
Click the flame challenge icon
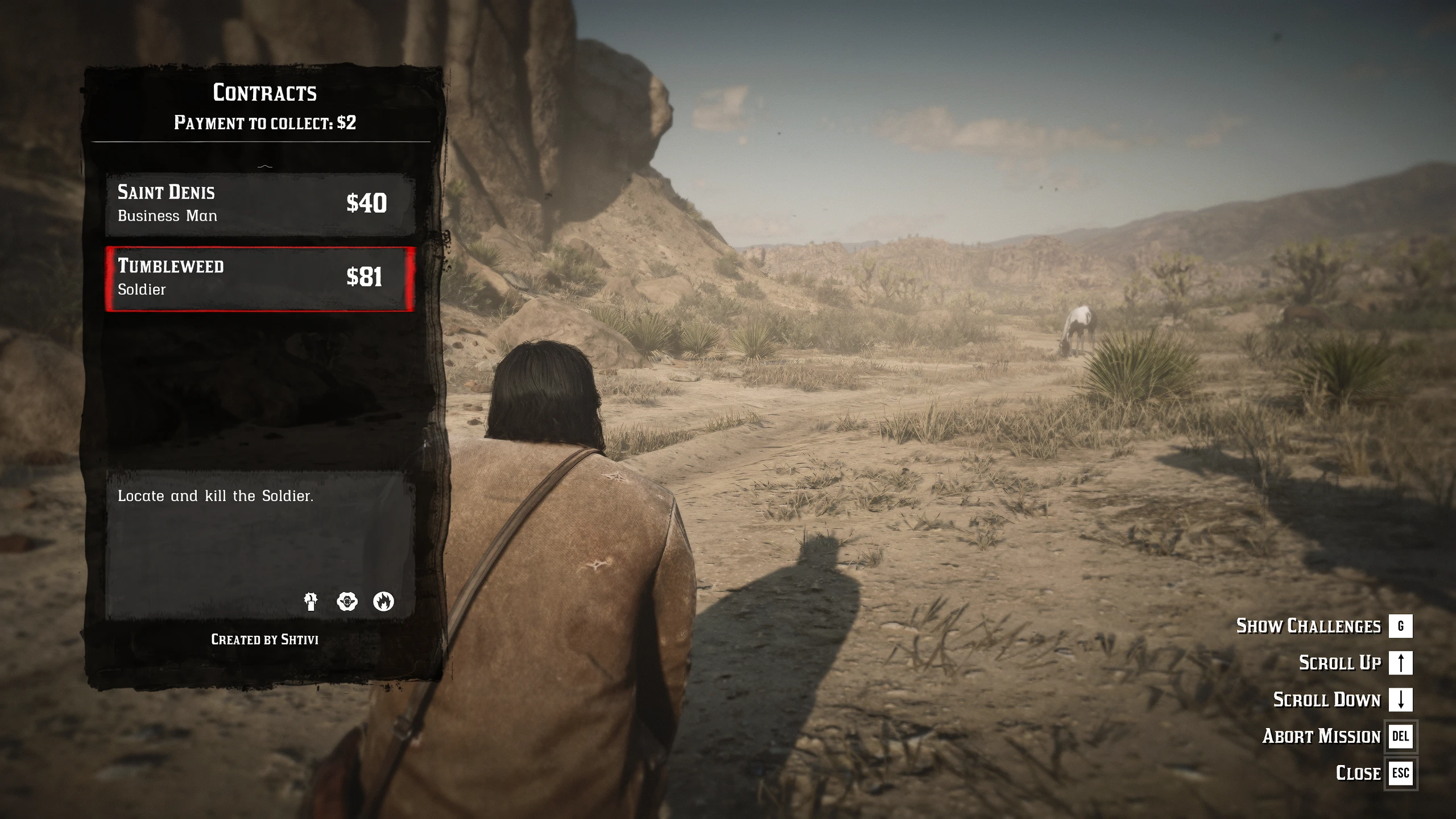click(383, 601)
